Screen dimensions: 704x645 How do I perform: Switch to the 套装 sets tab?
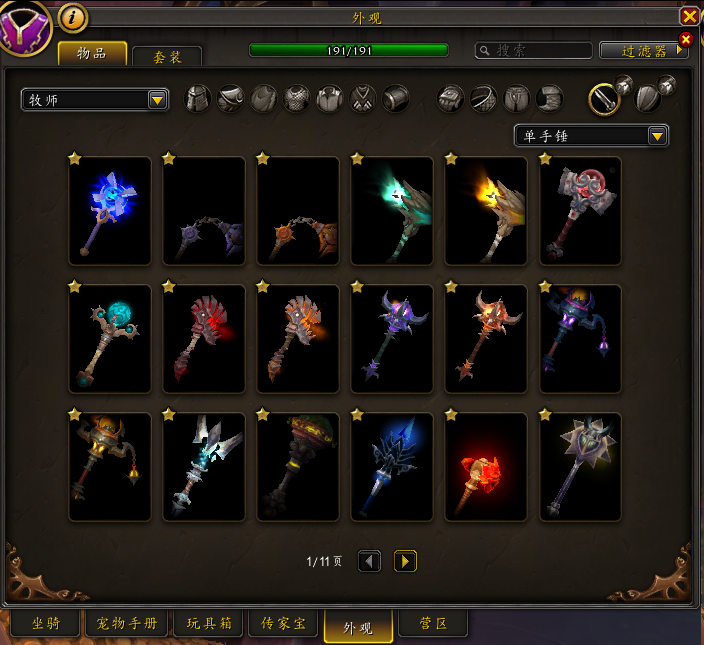click(167, 57)
